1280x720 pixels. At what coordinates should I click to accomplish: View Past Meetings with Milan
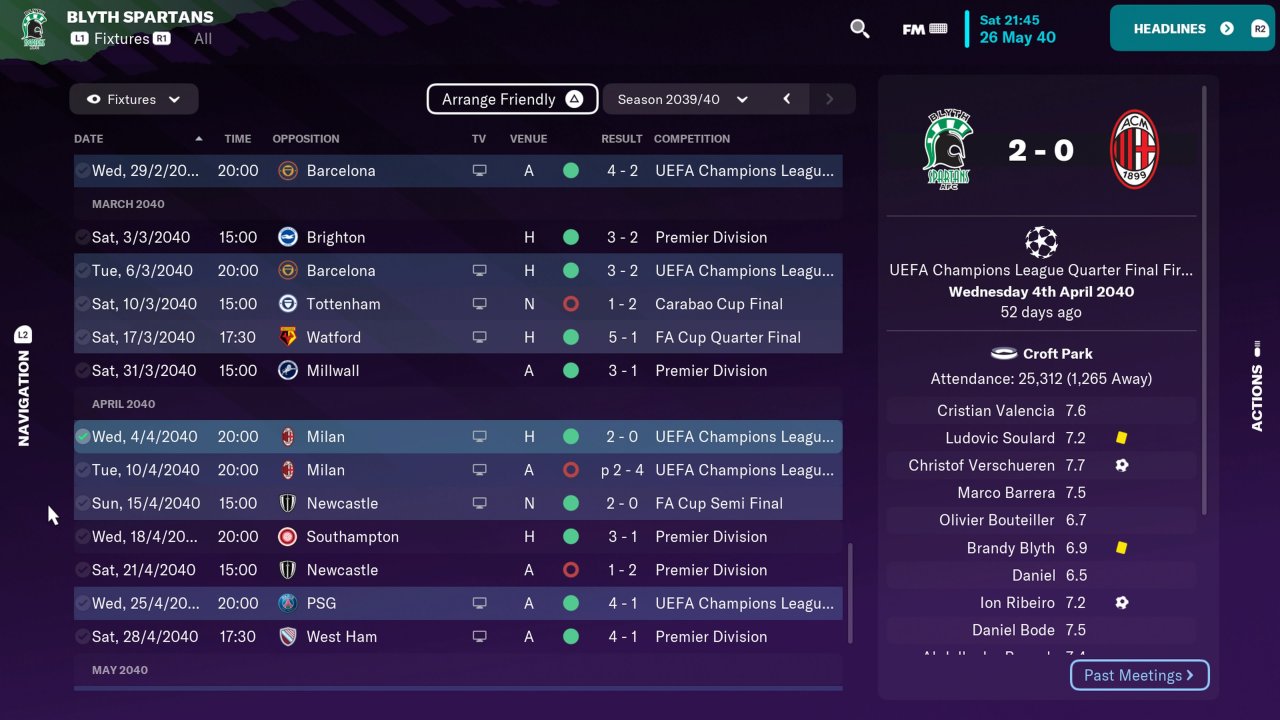pyautogui.click(x=1139, y=675)
